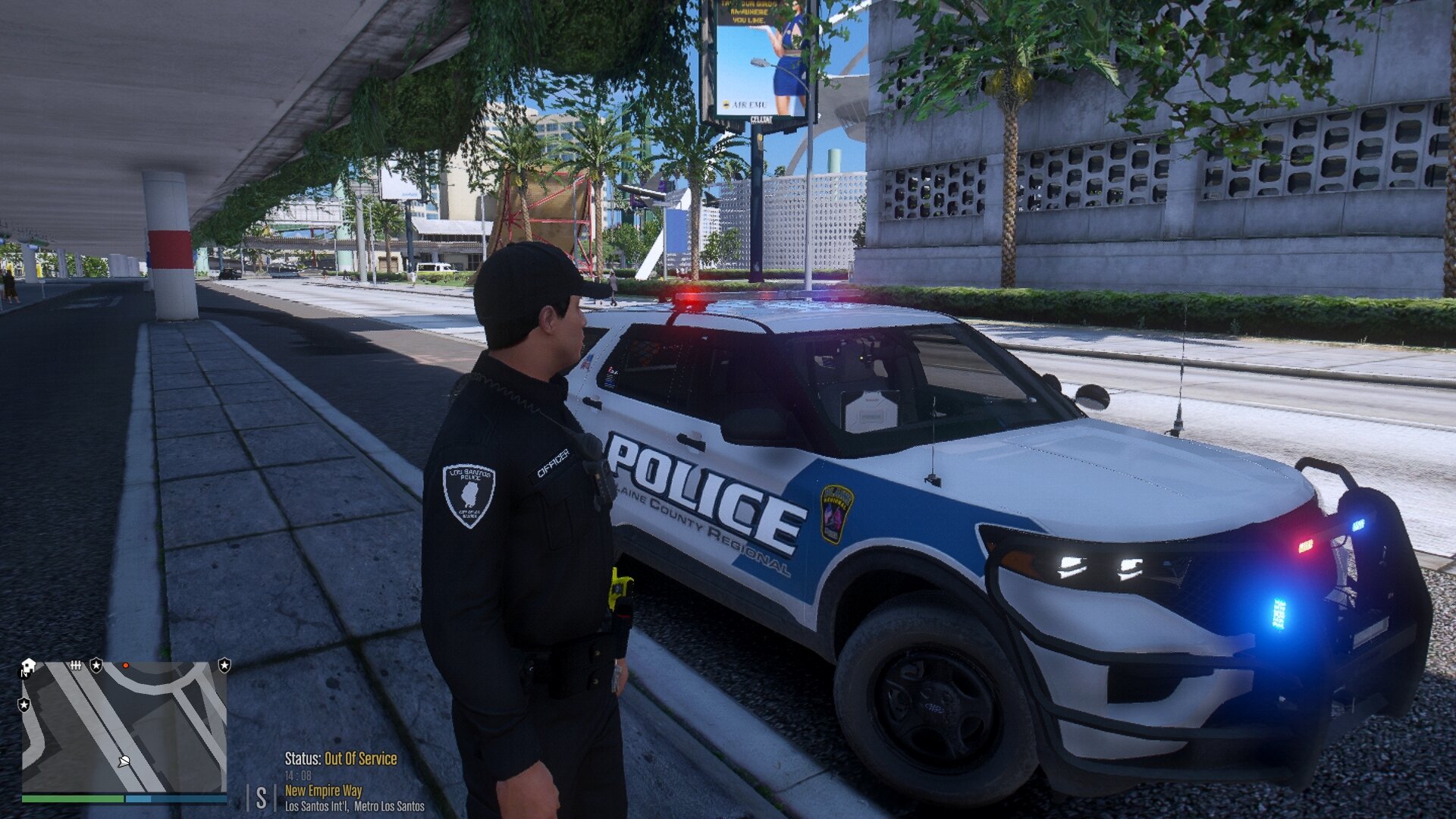Viewport: 1456px width, 819px height.
Task: Click the player arrow marker on the minimap
Action: [x=124, y=761]
